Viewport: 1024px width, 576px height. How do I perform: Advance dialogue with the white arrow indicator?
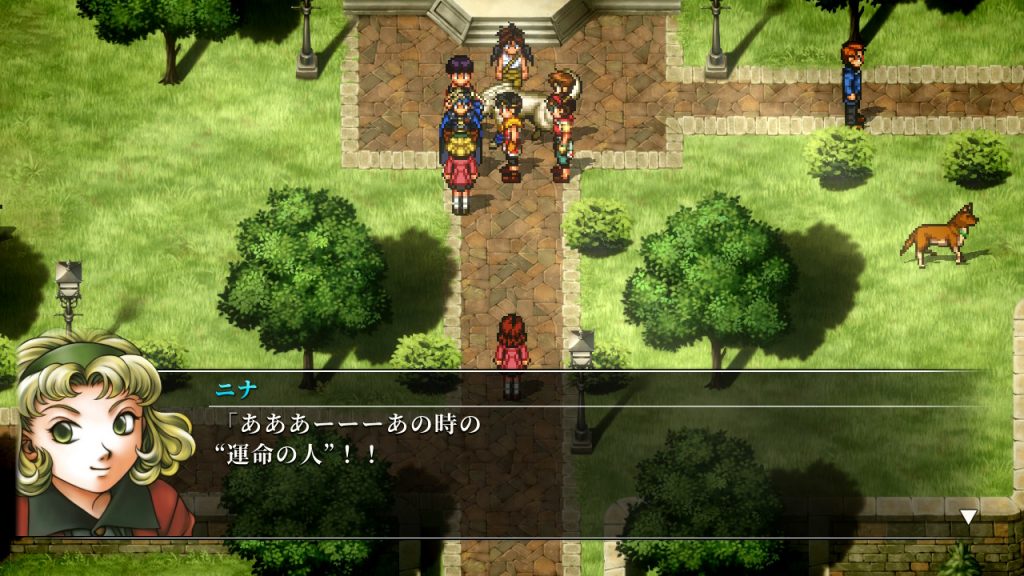click(967, 517)
